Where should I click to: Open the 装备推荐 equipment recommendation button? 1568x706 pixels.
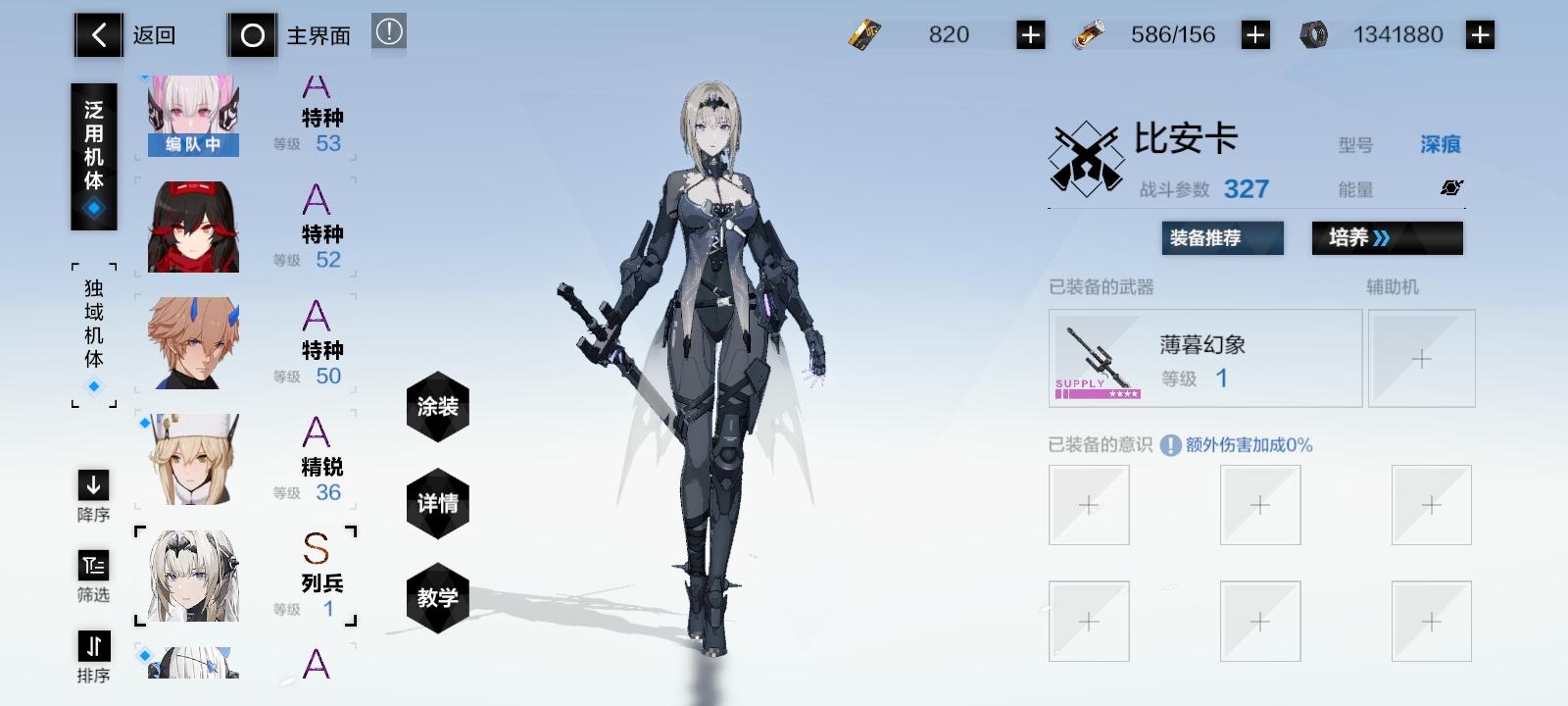click(x=1221, y=238)
